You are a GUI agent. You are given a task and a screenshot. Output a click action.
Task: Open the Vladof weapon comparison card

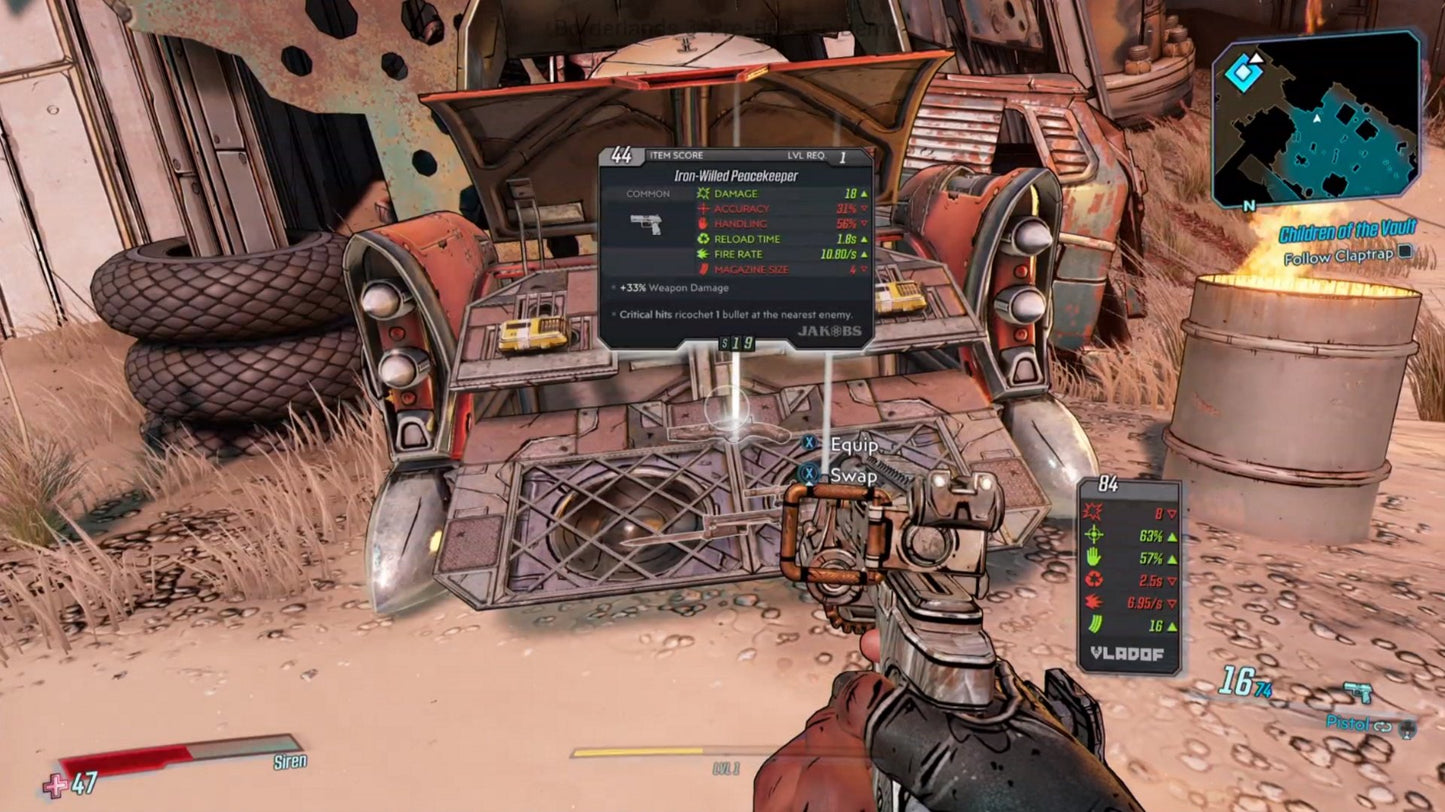1128,575
